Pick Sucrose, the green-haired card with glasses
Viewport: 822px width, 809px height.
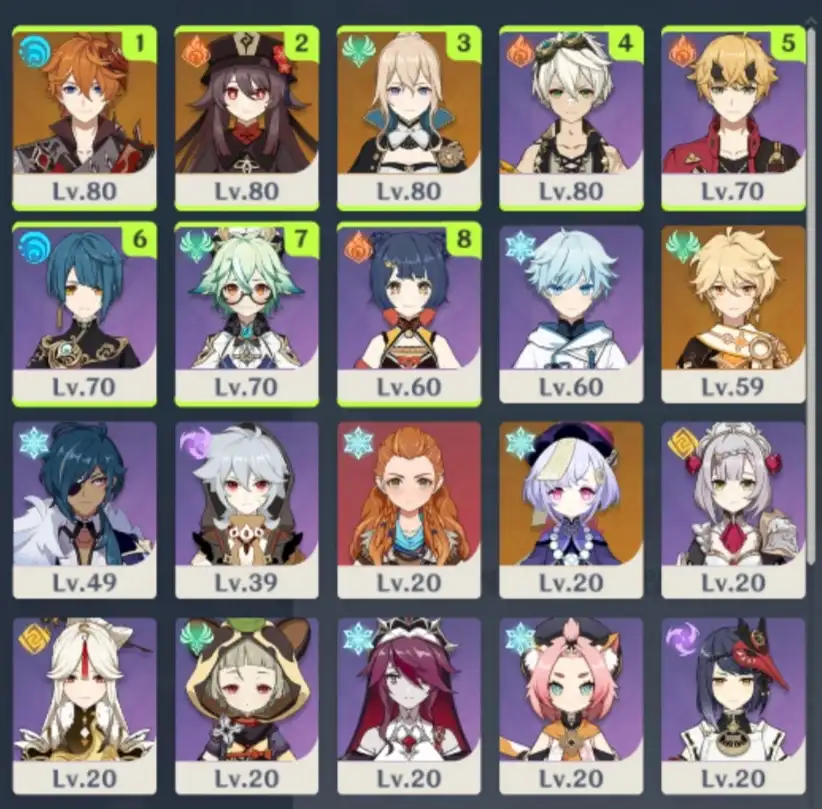coord(246,312)
